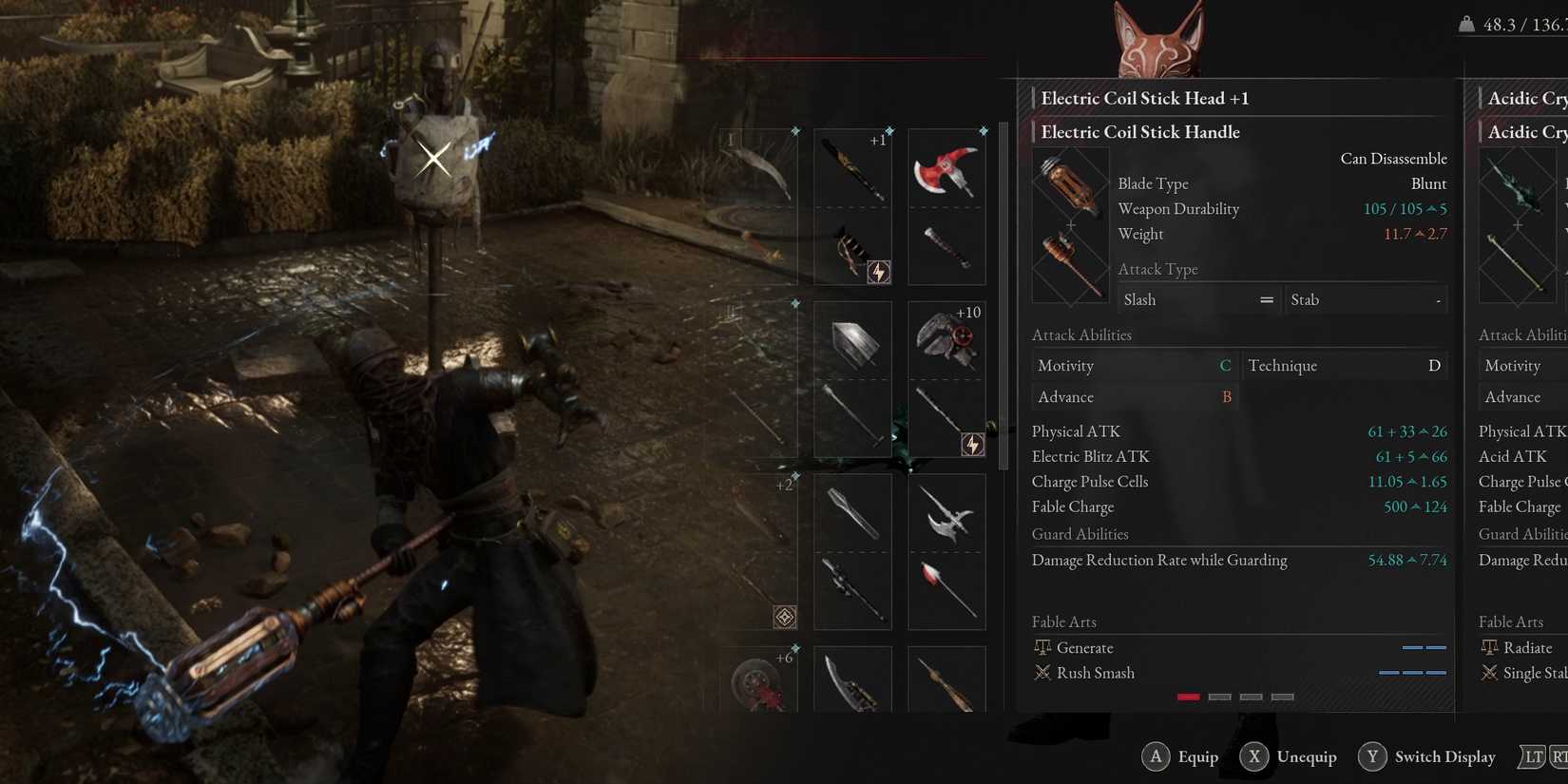Select the Rush Smash crossed-swords icon
Image resolution: width=1568 pixels, height=784 pixels.
pos(1043,673)
